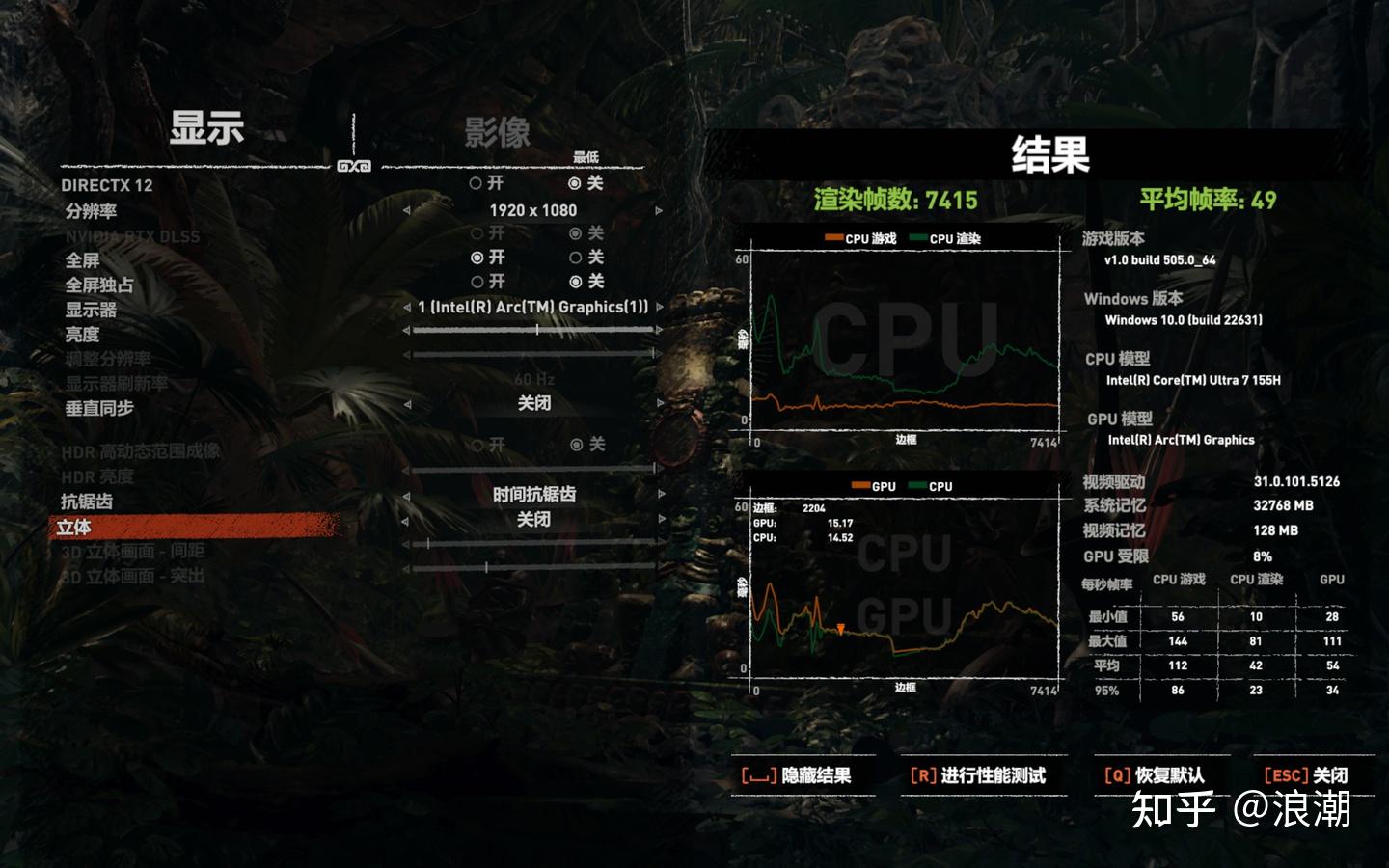The height and width of the screenshot is (868, 1389).
Task: Select 关 to disable 全屏 fullscreen mode
Action: click(576, 258)
